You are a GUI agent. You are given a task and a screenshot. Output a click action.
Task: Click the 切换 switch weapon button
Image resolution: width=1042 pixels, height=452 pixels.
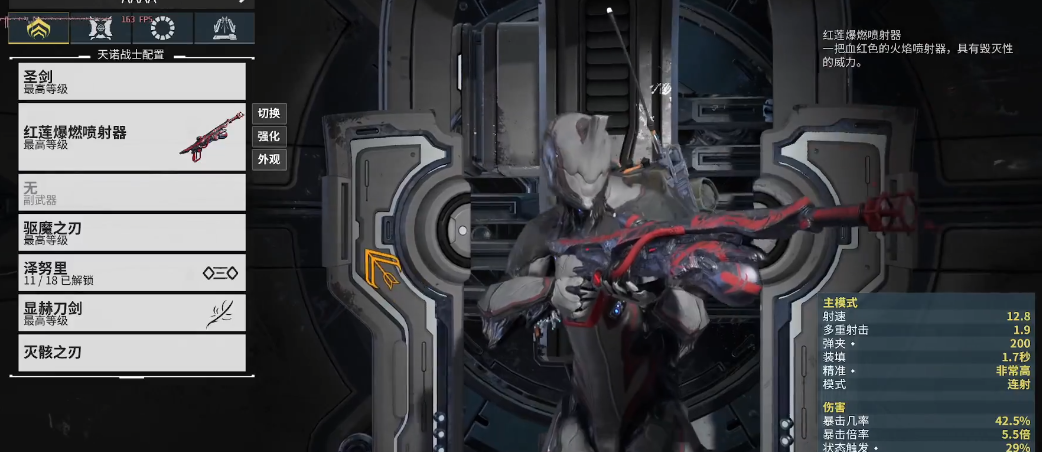(x=268, y=113)
